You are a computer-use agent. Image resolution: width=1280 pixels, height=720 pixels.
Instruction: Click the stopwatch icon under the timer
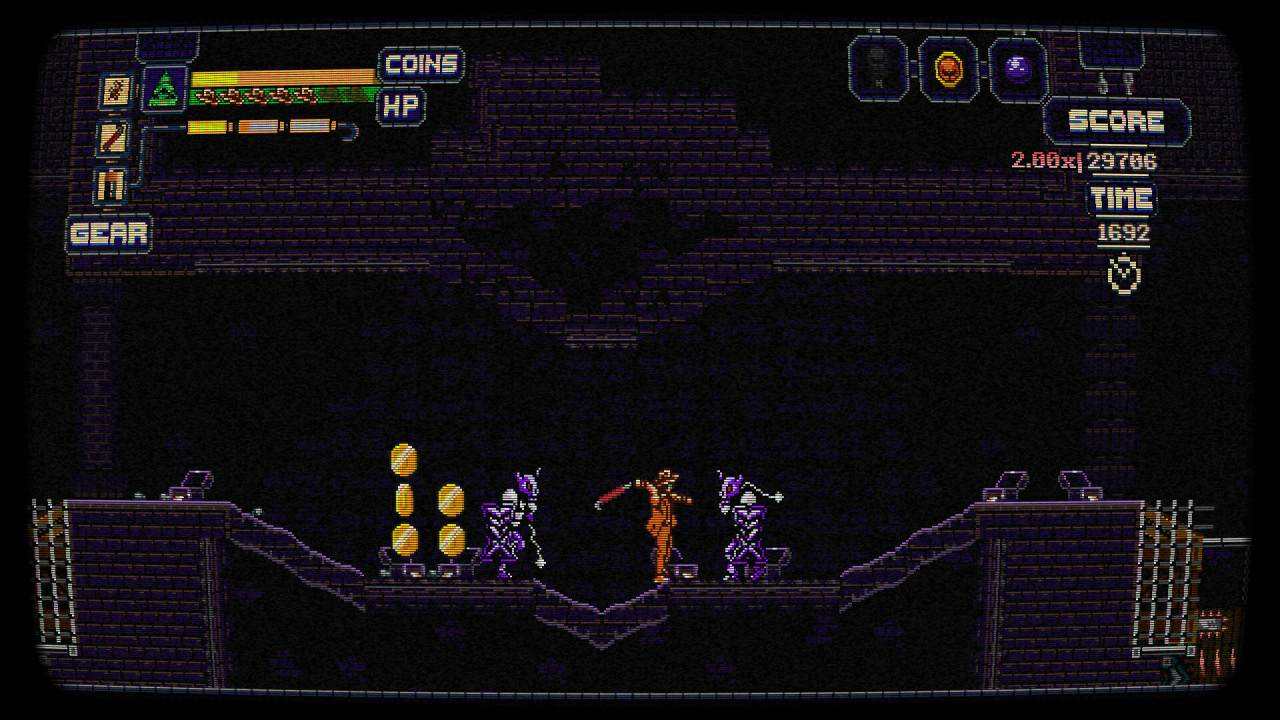click(x=1125, y=273)
